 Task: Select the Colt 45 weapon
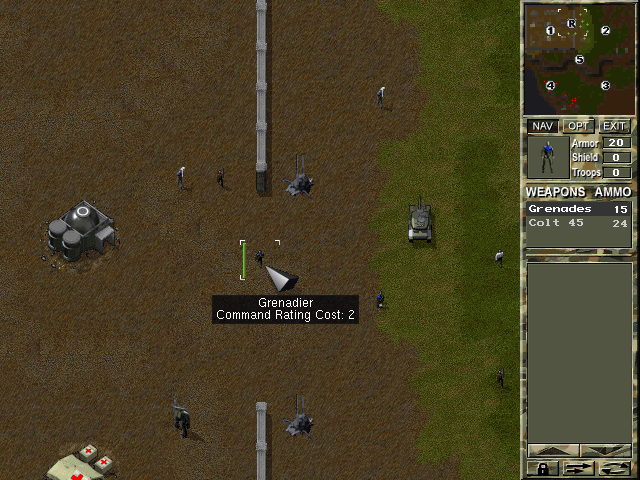coord(579,223)
